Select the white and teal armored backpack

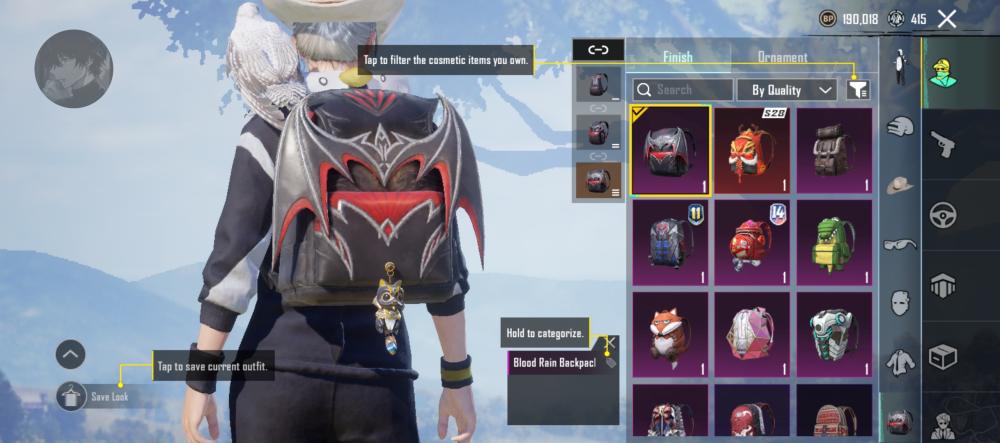point(835,334)
